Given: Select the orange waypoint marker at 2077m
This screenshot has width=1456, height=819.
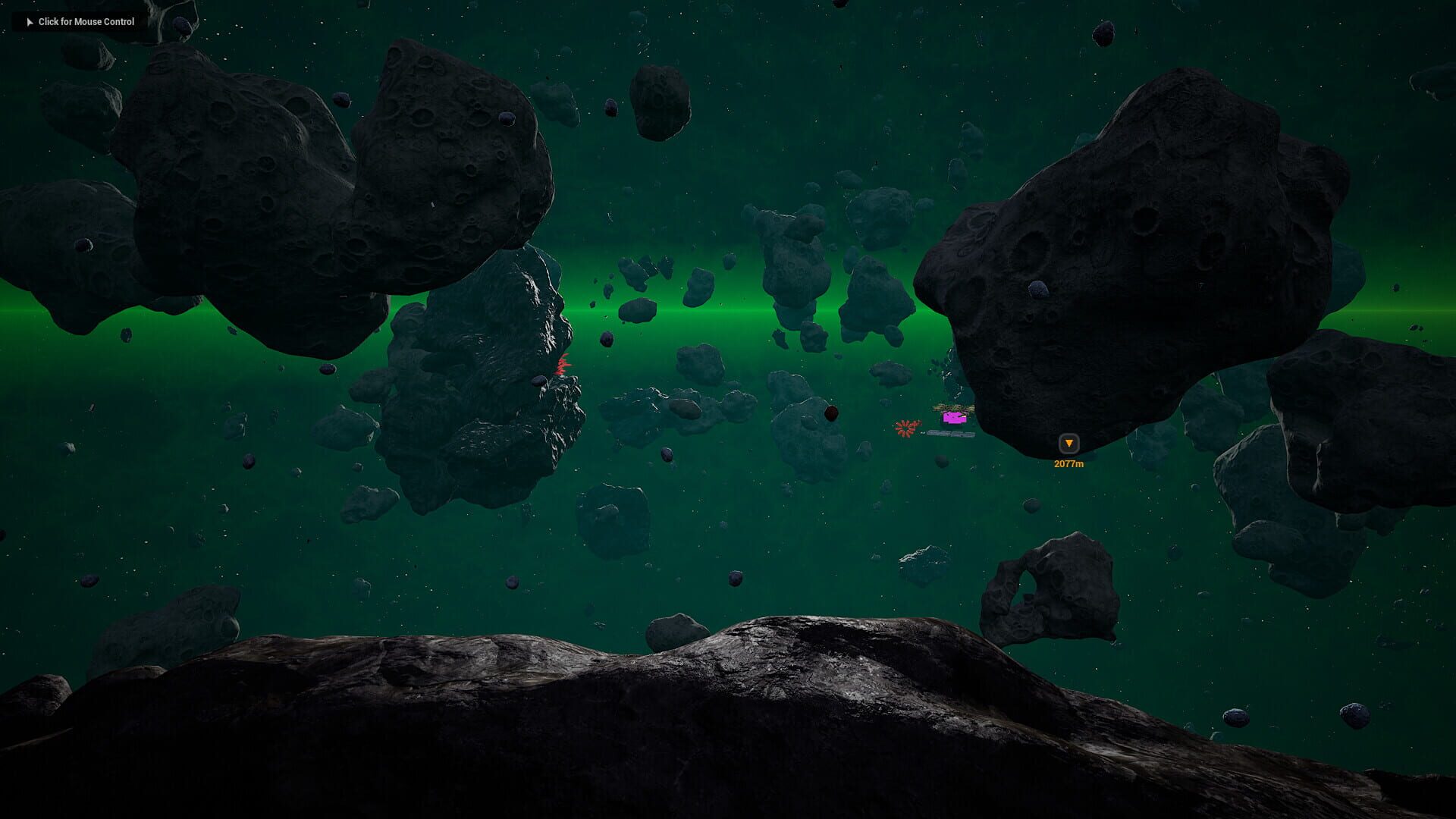Looking at the screenshot, I should coord(1068,444).
